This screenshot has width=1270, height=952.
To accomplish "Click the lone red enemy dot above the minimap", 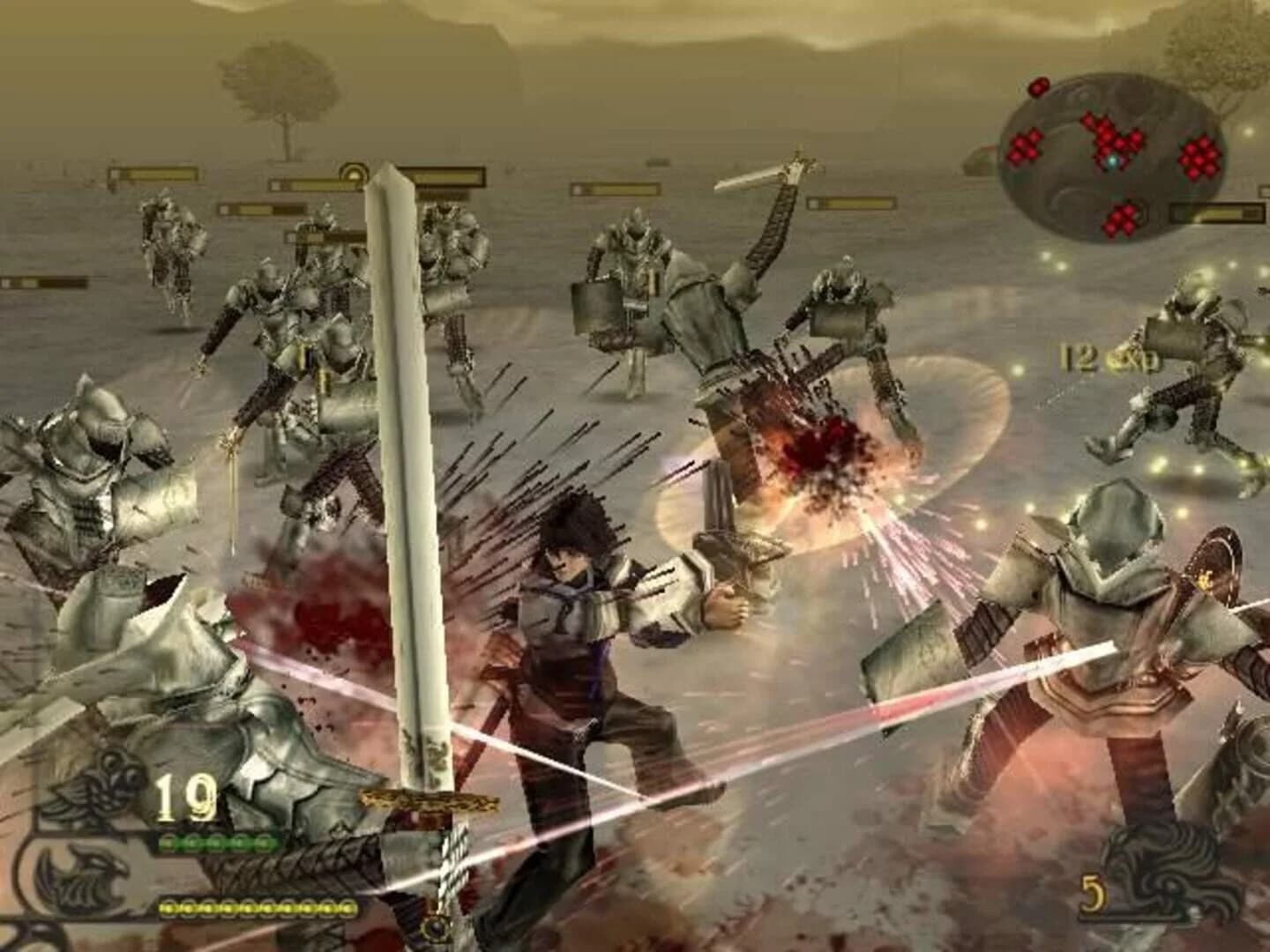I will click(1039, 86).
